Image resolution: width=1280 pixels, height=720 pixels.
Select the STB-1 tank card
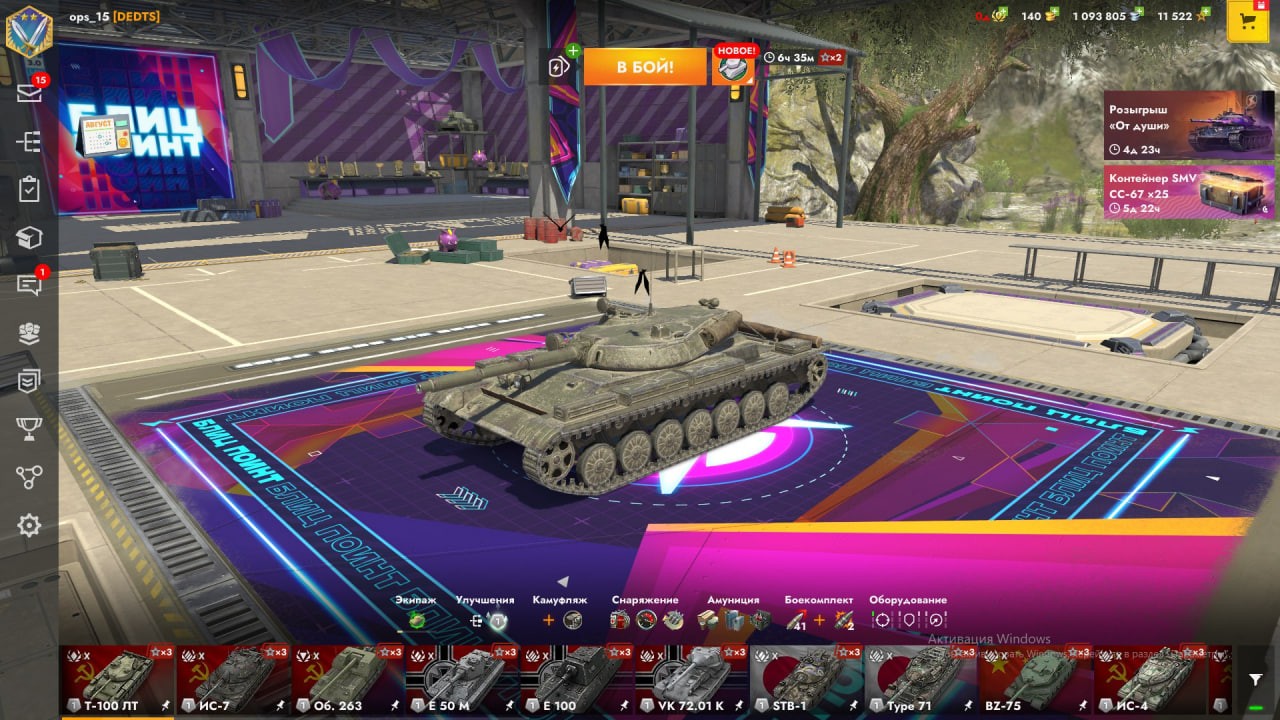pyautogui.click(x=807, y=679)
